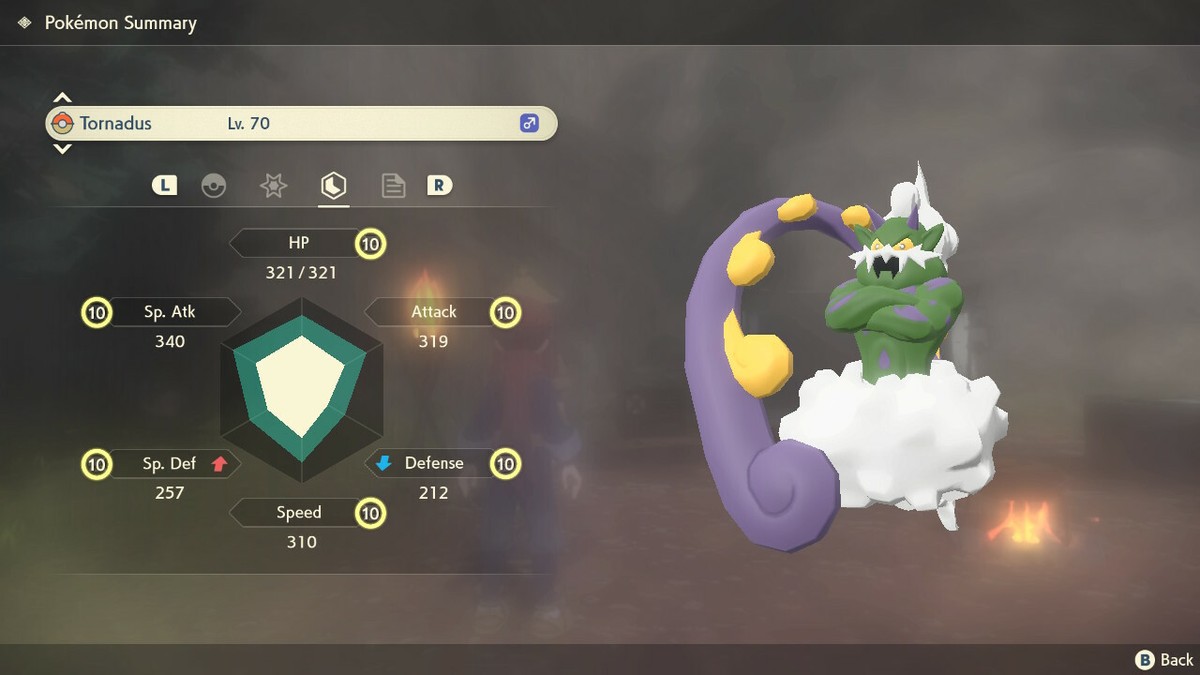Select the hexagon stats tab
Image resolution: width=1200 pixels, height=675 pixels.
click(x=333, y=186)
